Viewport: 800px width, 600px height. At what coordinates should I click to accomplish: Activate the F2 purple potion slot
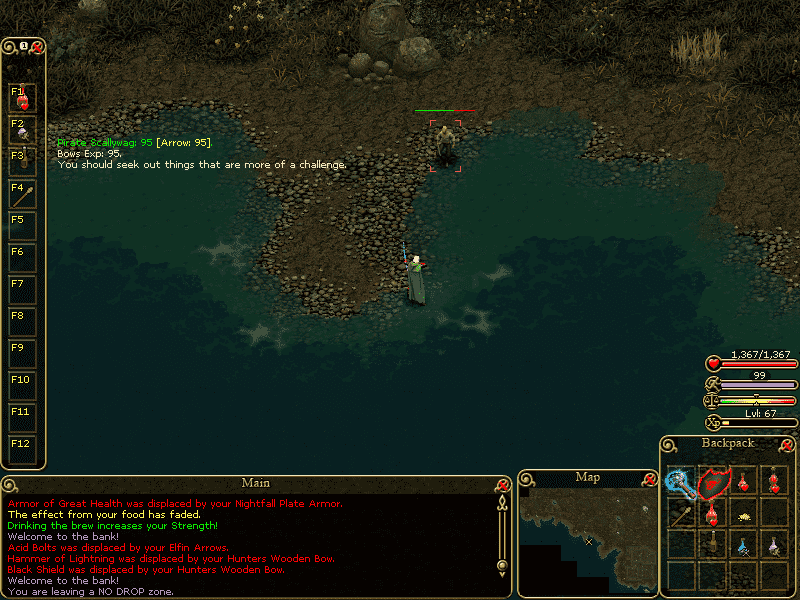(22, 130)
